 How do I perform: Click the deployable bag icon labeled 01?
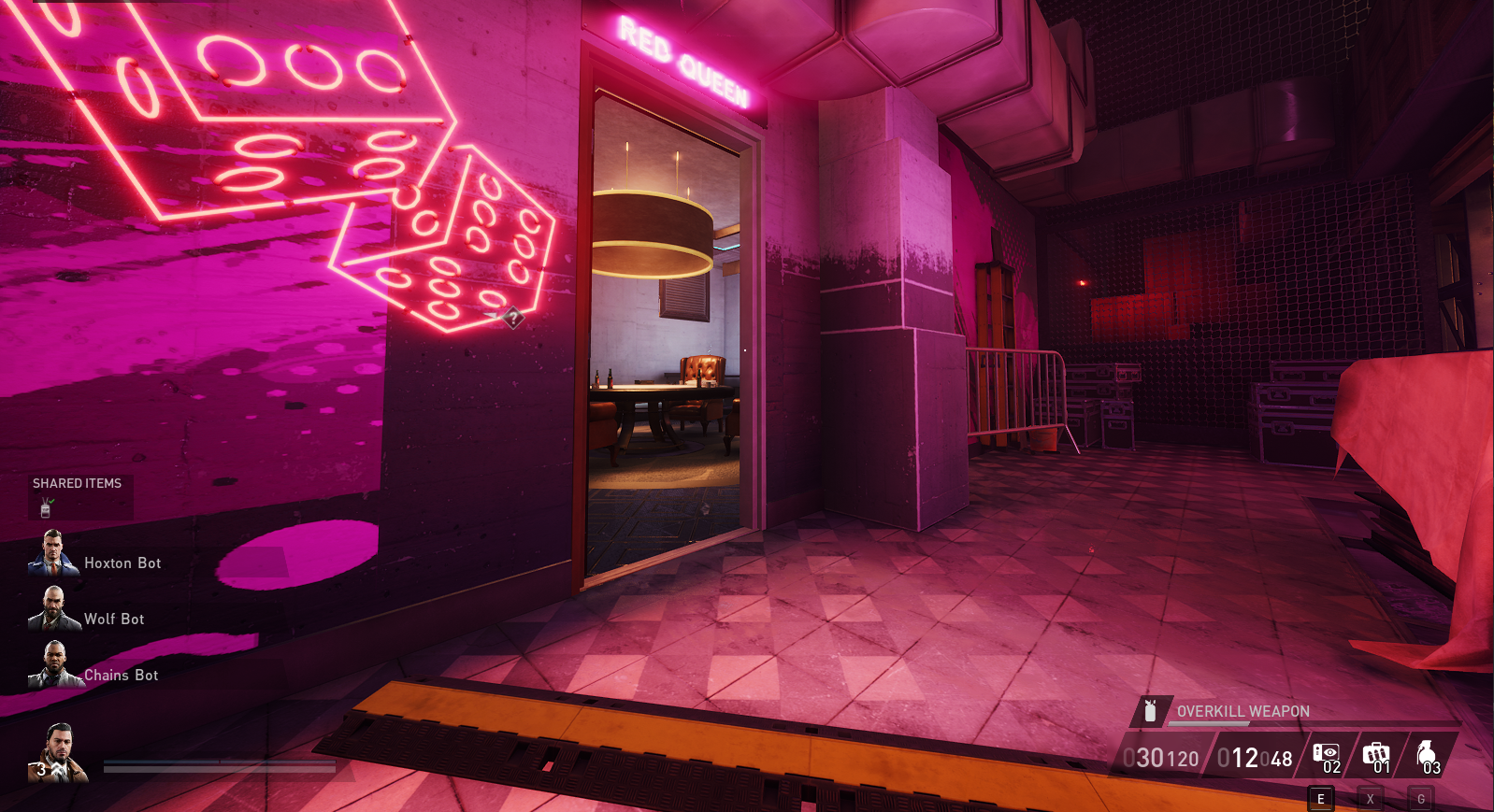coord(1376,752)
